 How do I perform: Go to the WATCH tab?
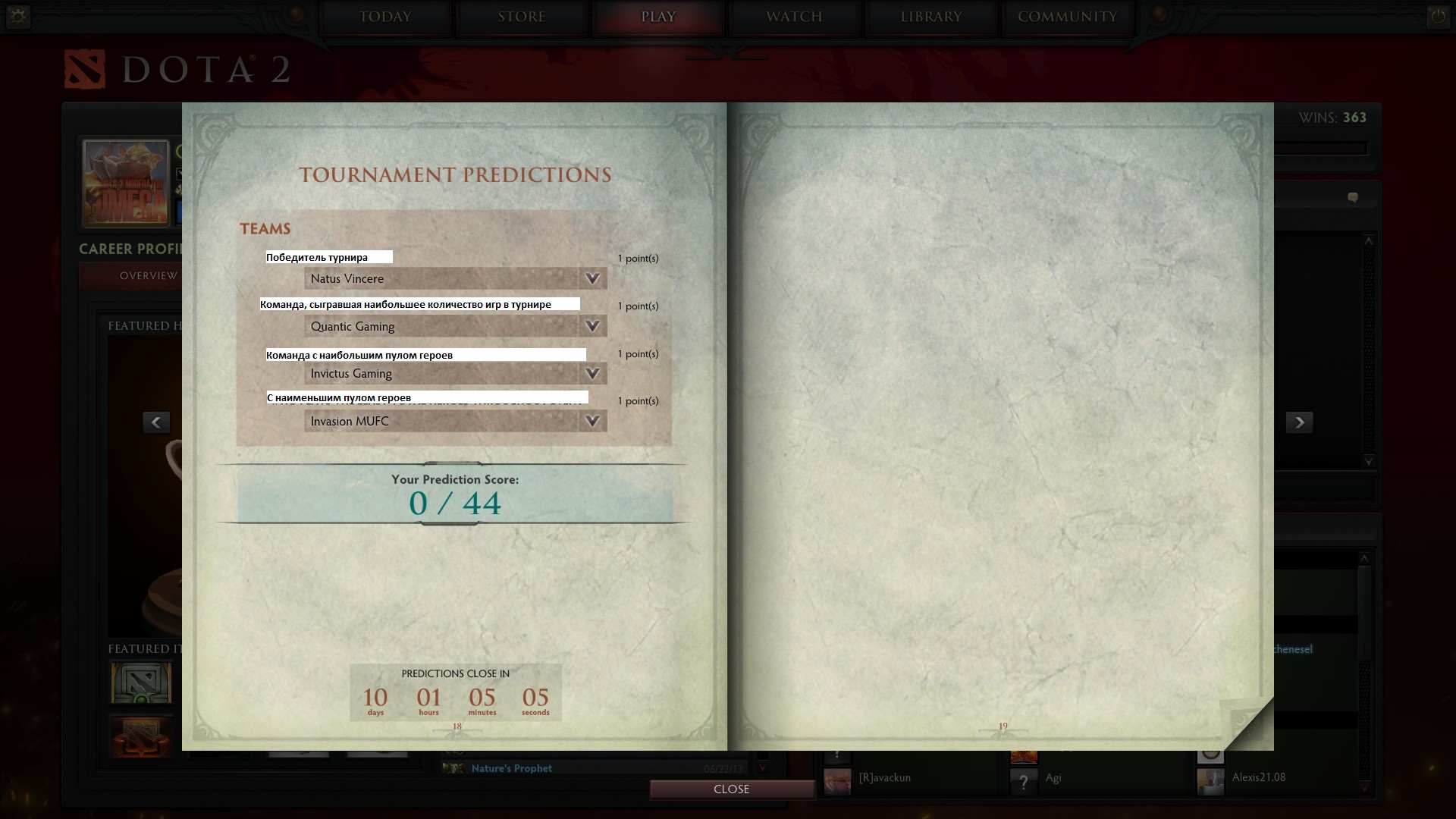point(794,17)
